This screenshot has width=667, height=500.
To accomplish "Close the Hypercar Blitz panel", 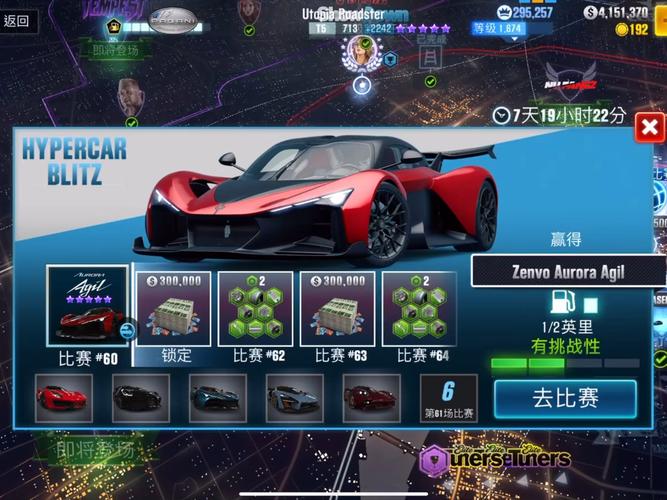I will pyautogui.click(x=650, y=127).
